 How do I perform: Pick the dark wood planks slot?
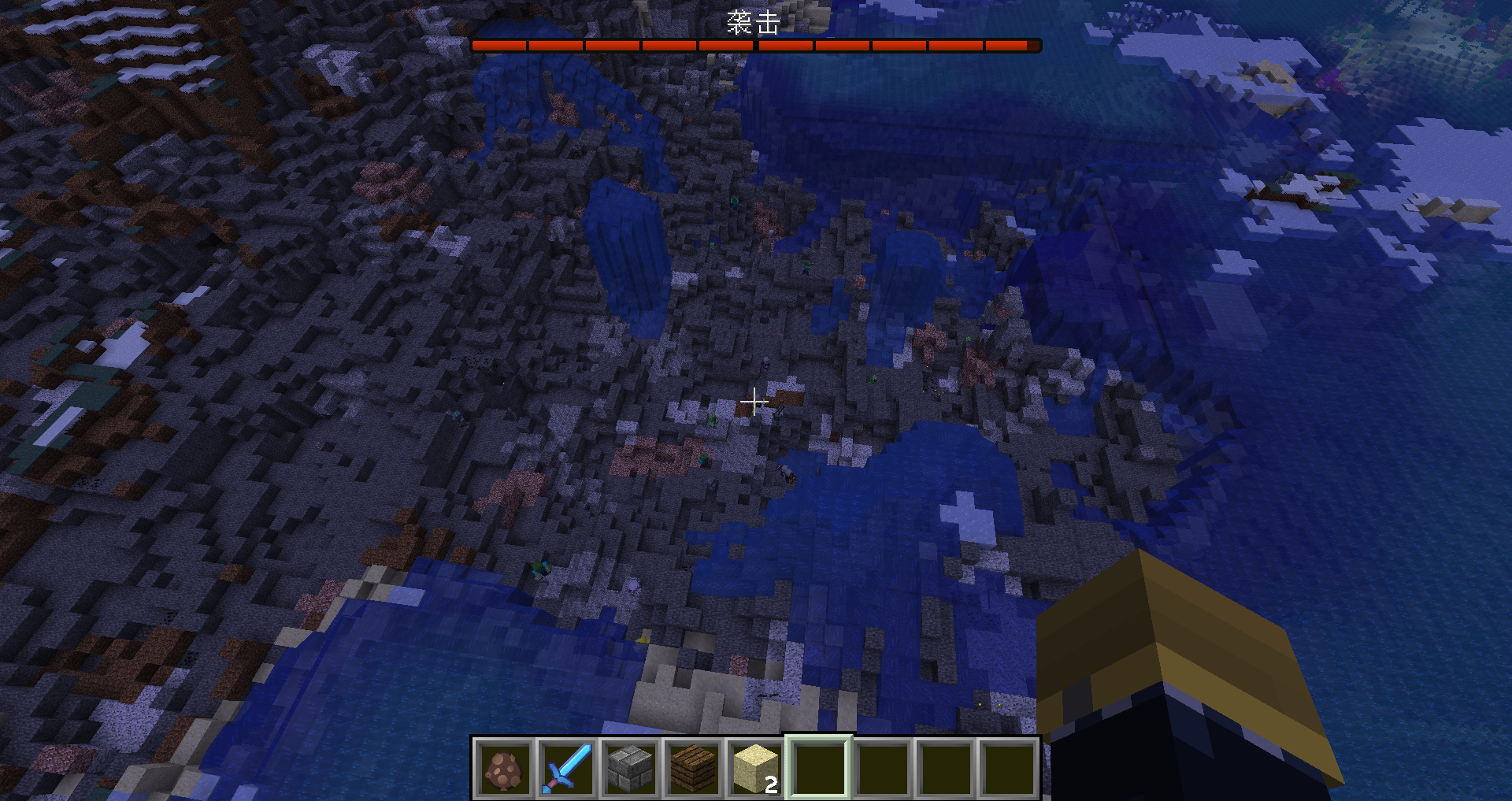click(693, 769)
